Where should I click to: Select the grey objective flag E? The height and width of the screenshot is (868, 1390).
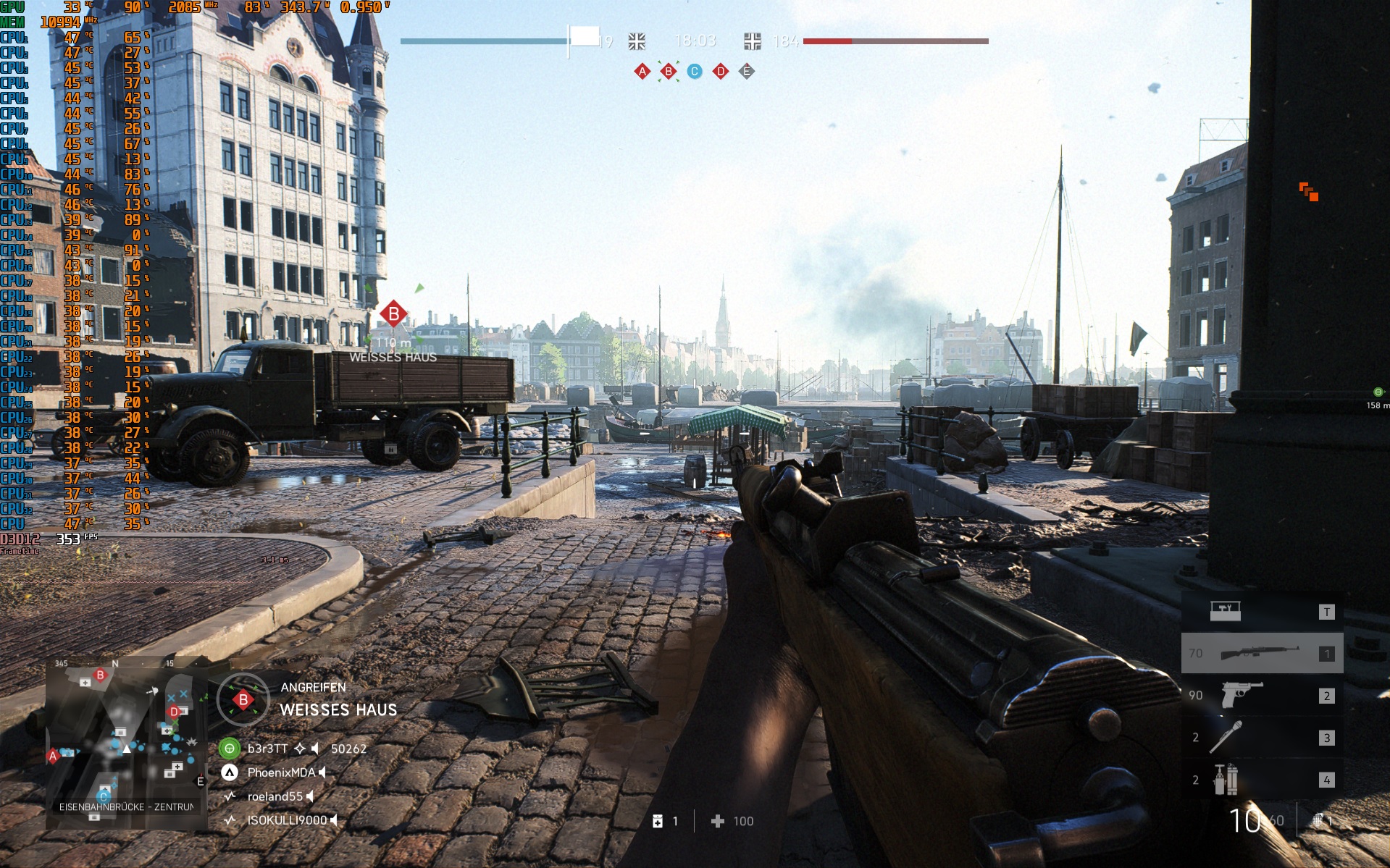(x=747, y=72)
